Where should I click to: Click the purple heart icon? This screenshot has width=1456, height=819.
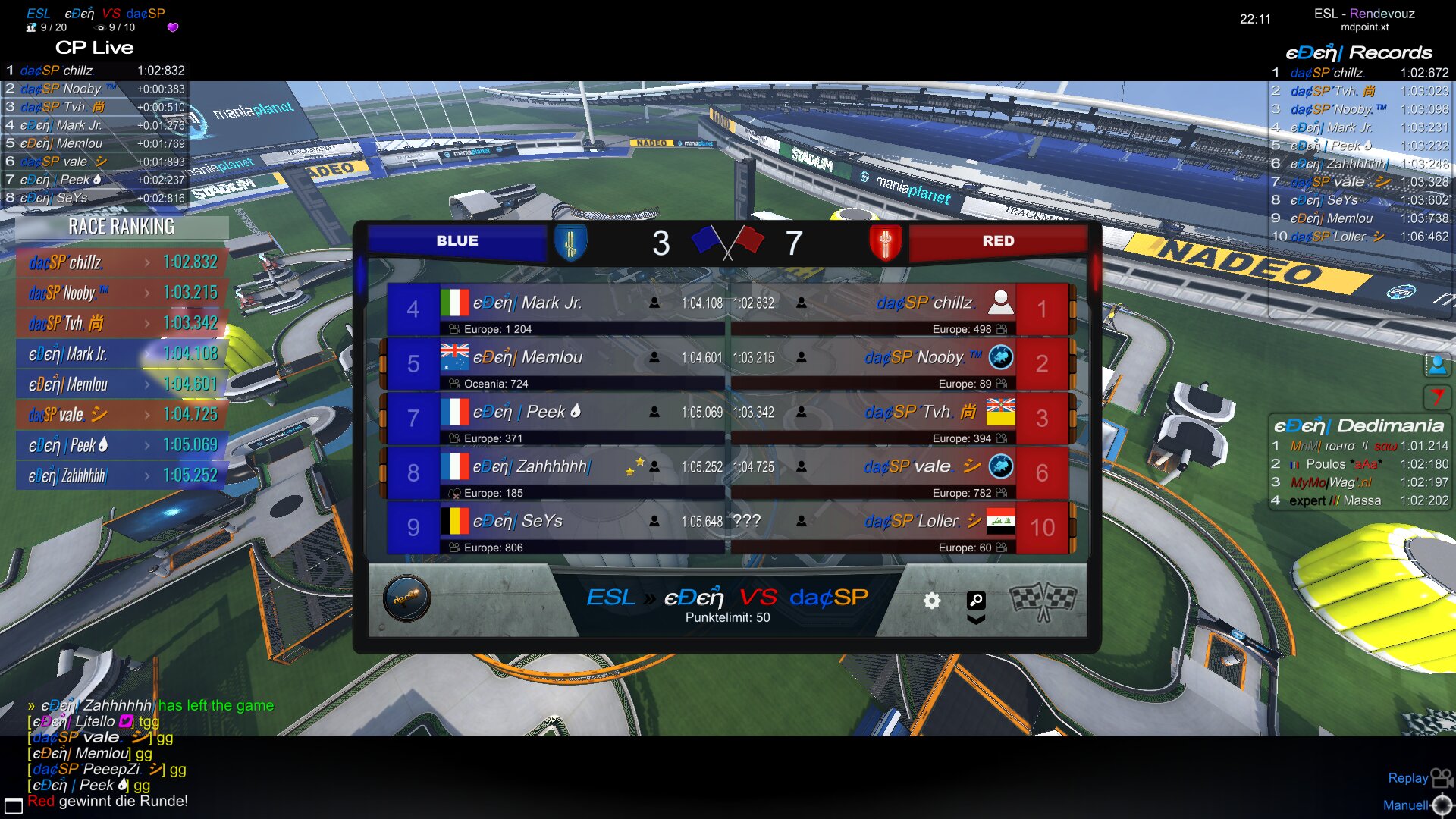click(173, 27)
